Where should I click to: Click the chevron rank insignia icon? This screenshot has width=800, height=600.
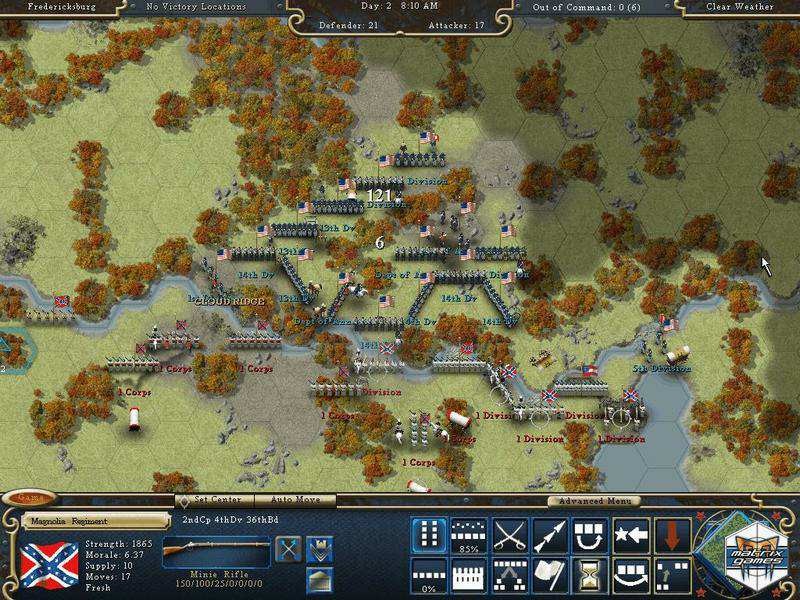tap(320, 549)
